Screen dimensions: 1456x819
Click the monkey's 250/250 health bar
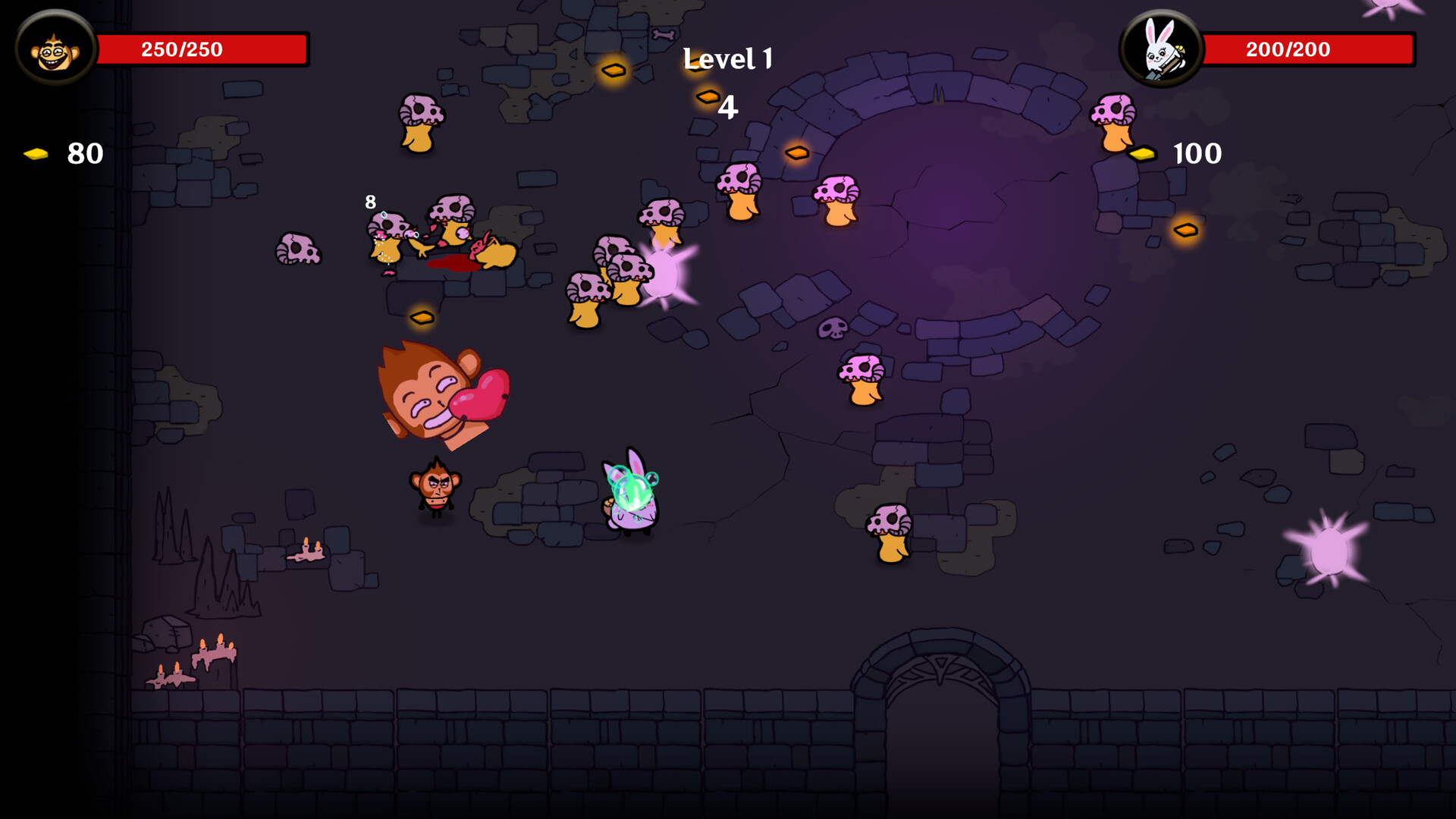pyautogui.click(x=205, y=49)
